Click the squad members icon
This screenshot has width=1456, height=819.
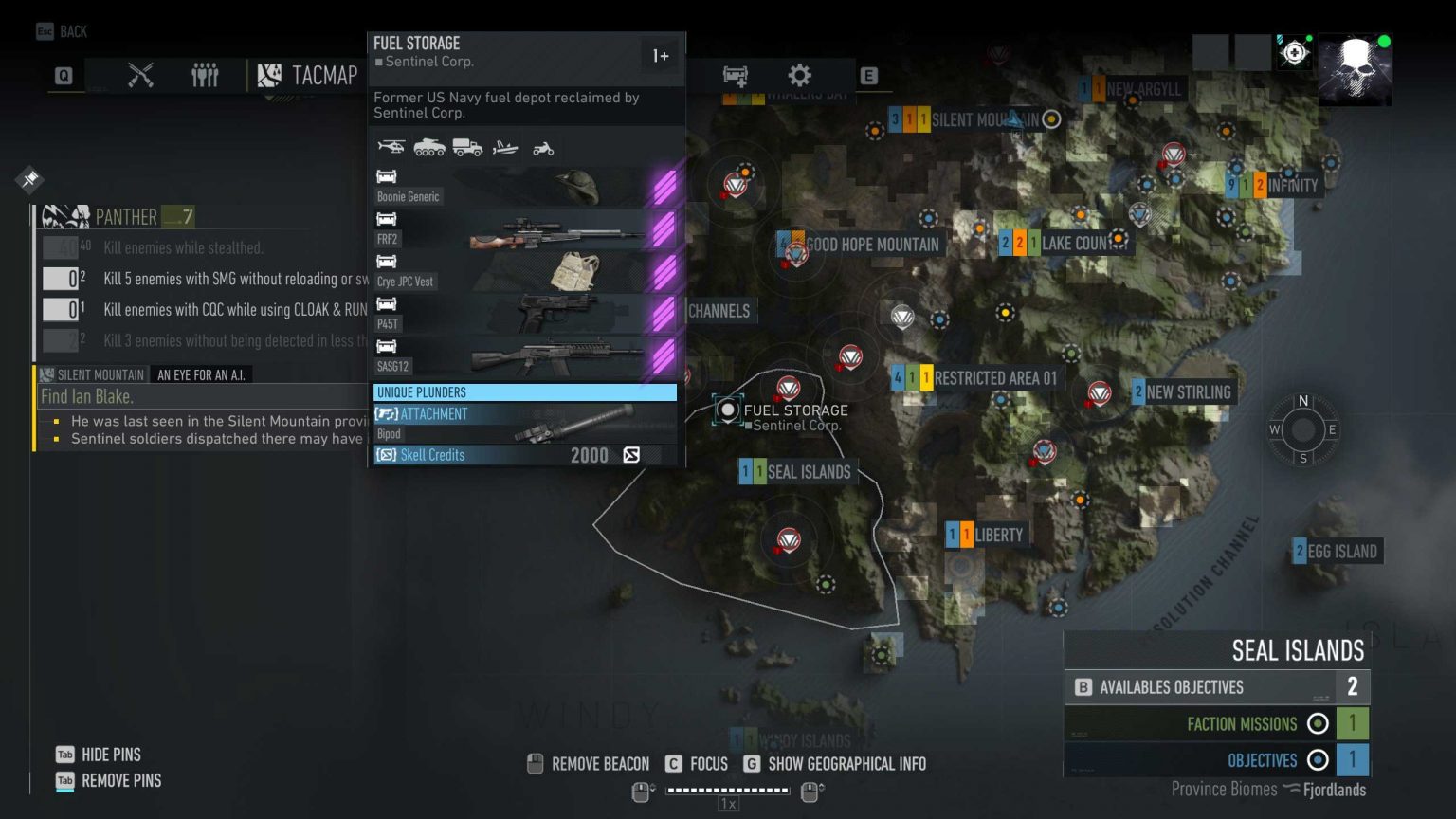tap(206, 75)
